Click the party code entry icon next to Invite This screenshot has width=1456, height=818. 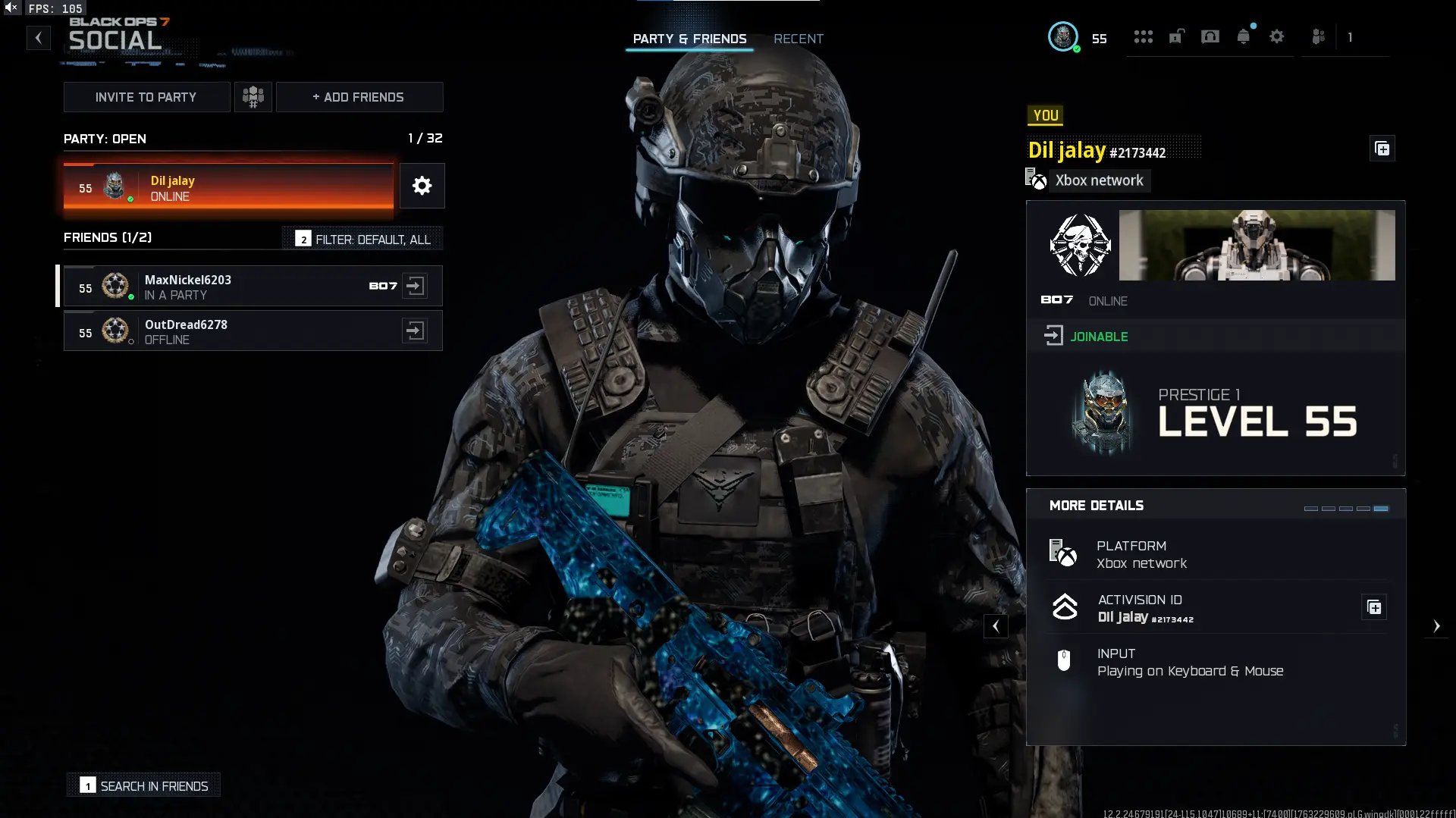click(253, 96)
